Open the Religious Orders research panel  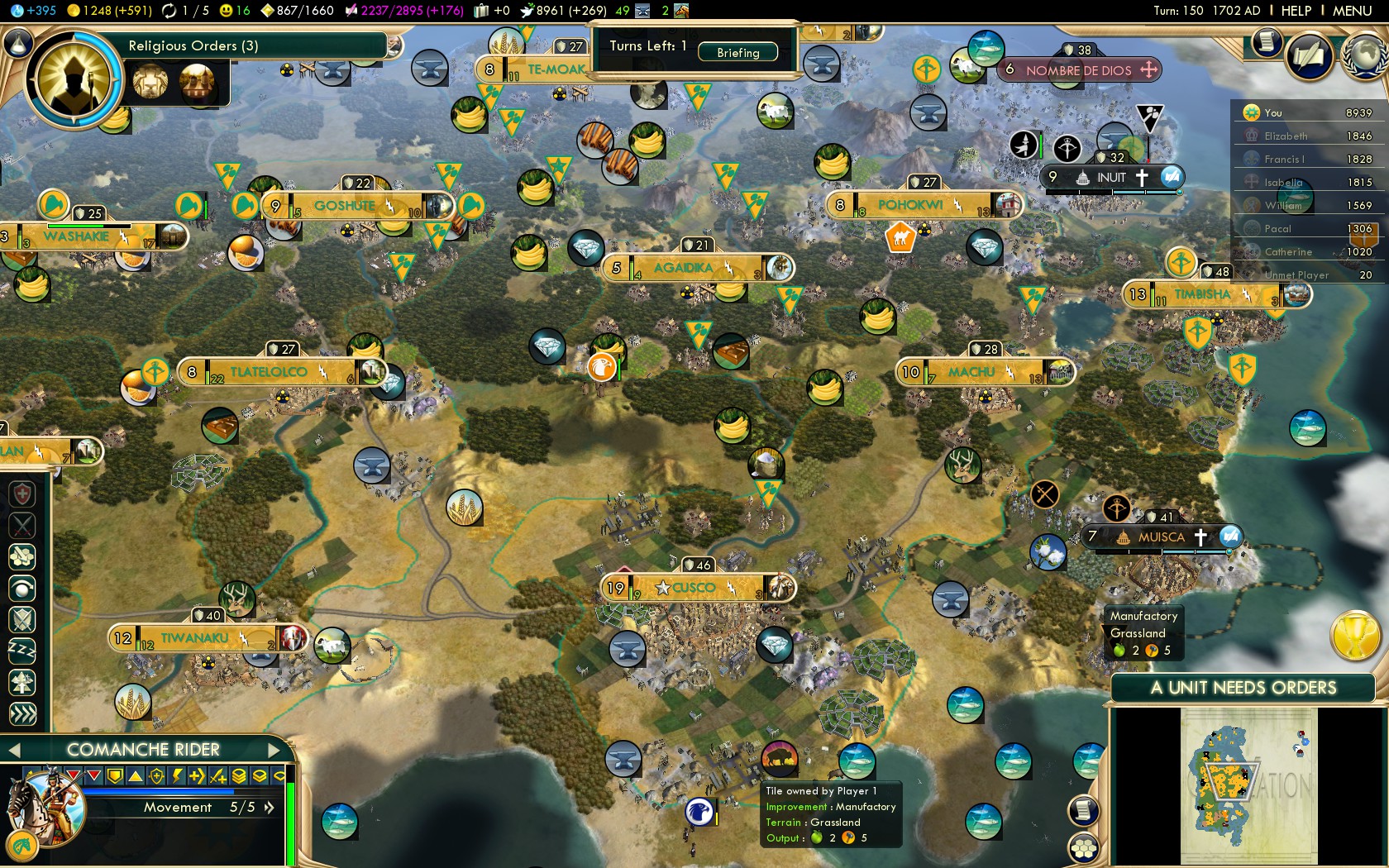pyautogui.click(x=193, y=45)
